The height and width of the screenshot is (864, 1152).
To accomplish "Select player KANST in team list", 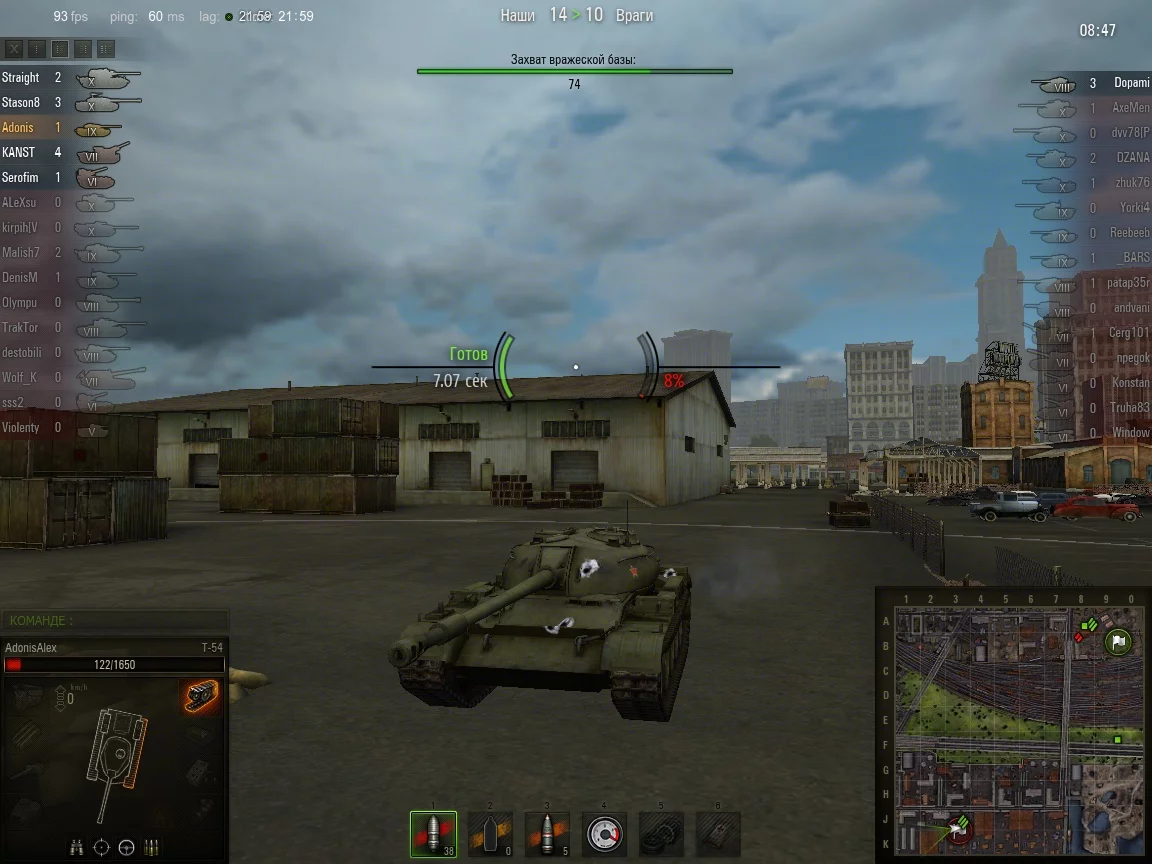I will pos(19,152).
